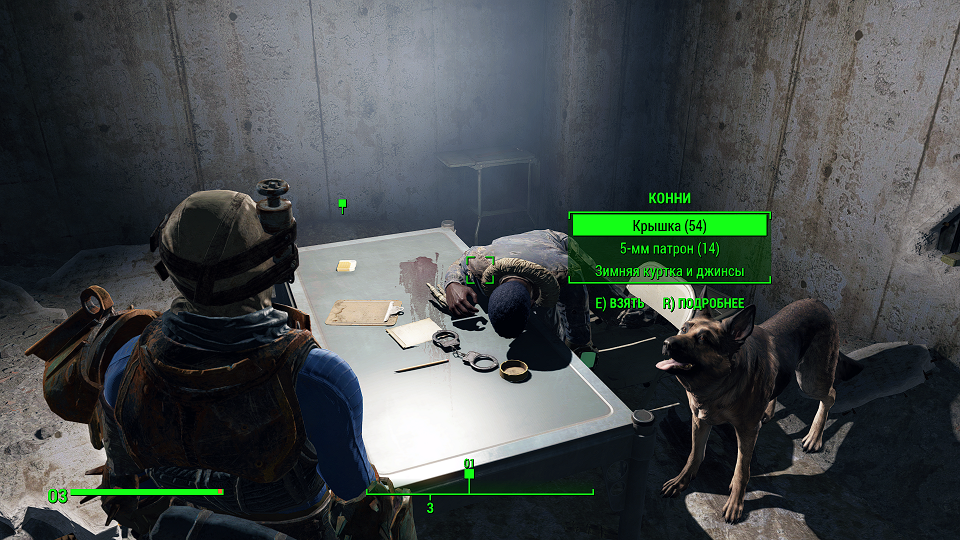Screen dimensions: 960x540
Task: Choose the 5-мм патрон (14) entry
Action: 669,249
